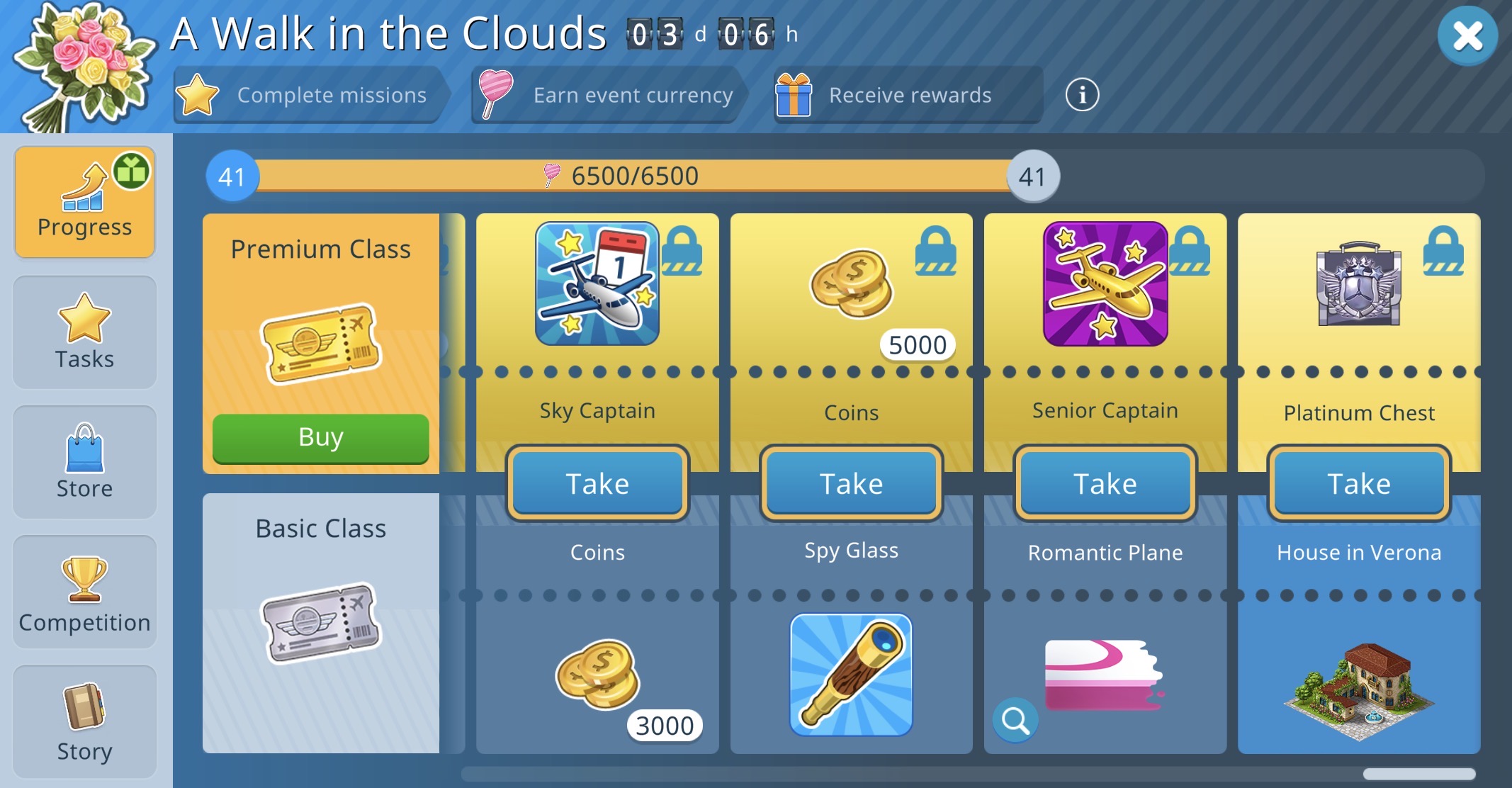Buy the Premium Class ticket
1512x788 pixels.
tap(320, 438)
